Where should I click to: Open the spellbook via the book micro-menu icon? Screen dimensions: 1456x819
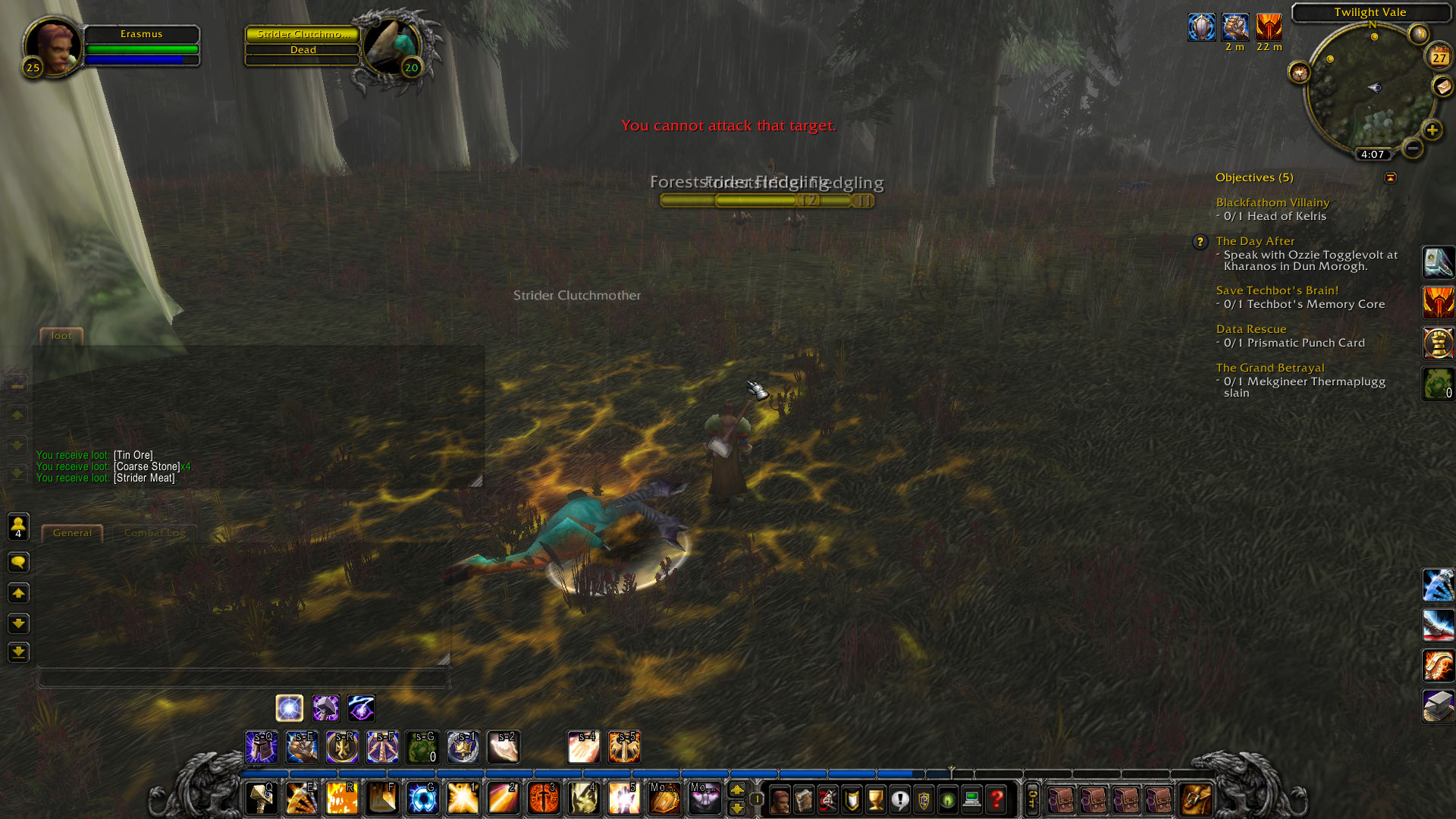(x=804, y=798)
